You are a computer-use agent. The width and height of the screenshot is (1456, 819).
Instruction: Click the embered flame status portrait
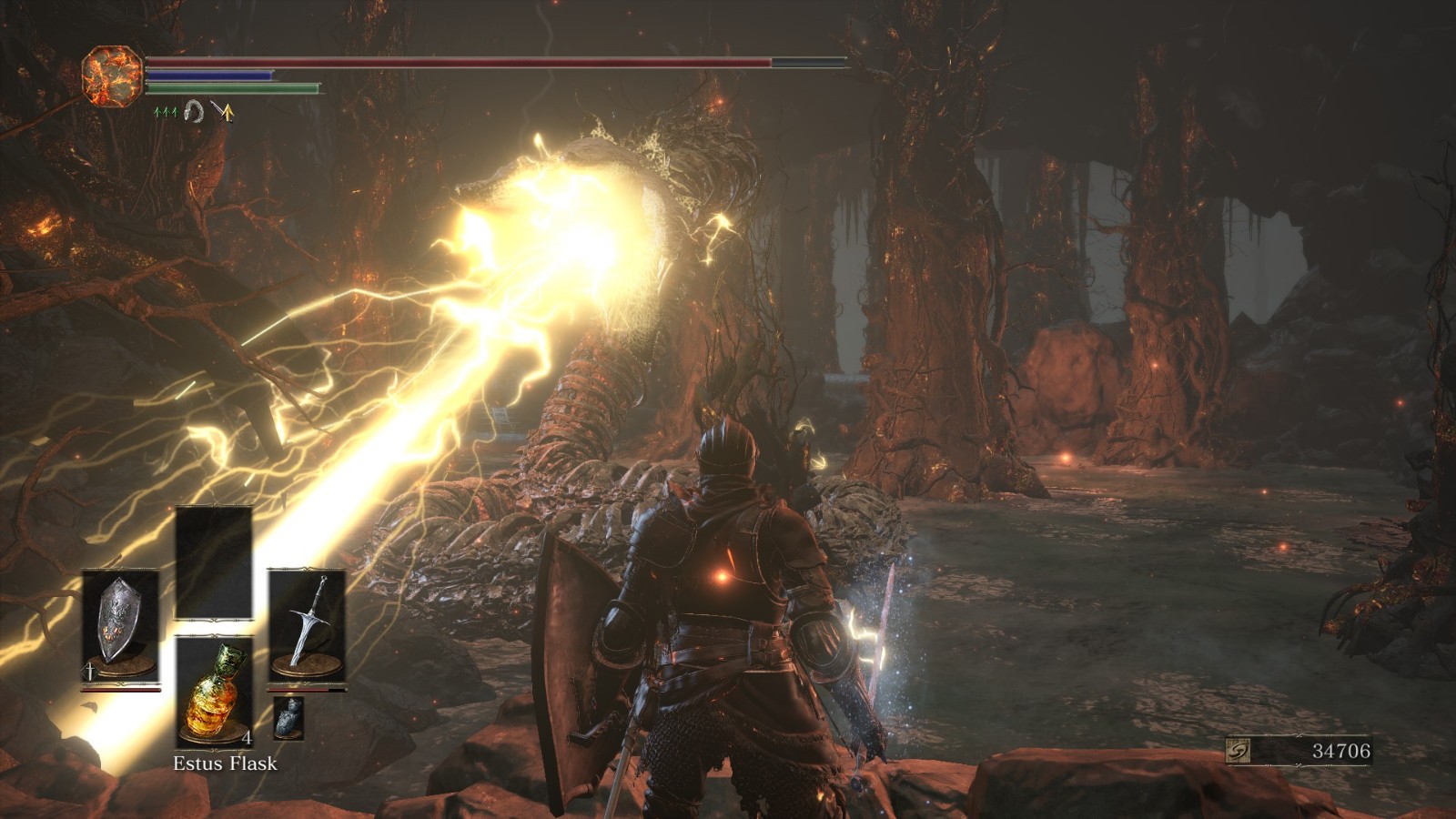tap(112, 76)
